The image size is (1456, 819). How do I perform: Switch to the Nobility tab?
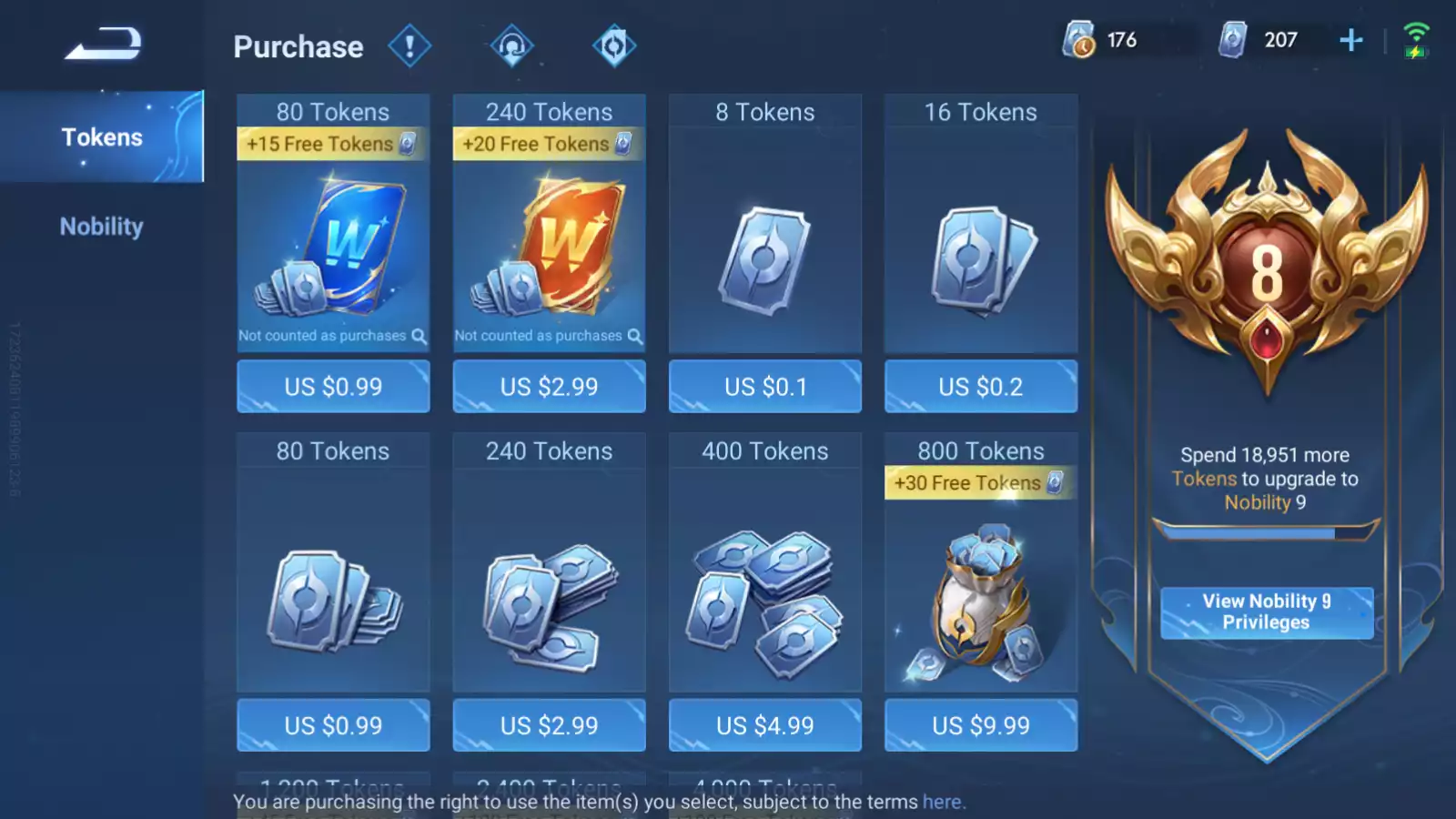pos(102,227)
